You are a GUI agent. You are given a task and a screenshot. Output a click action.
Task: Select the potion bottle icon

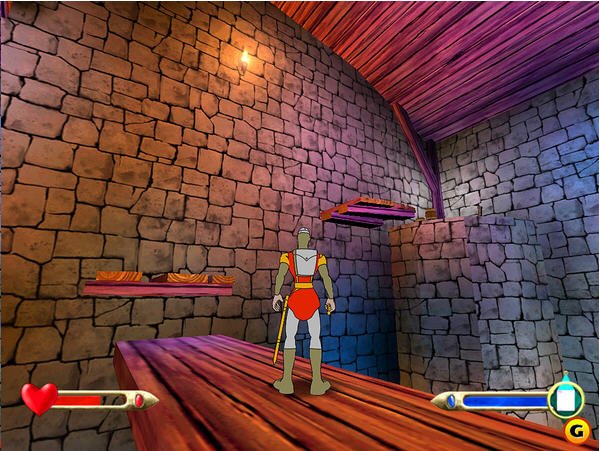(x=565, y=399)
